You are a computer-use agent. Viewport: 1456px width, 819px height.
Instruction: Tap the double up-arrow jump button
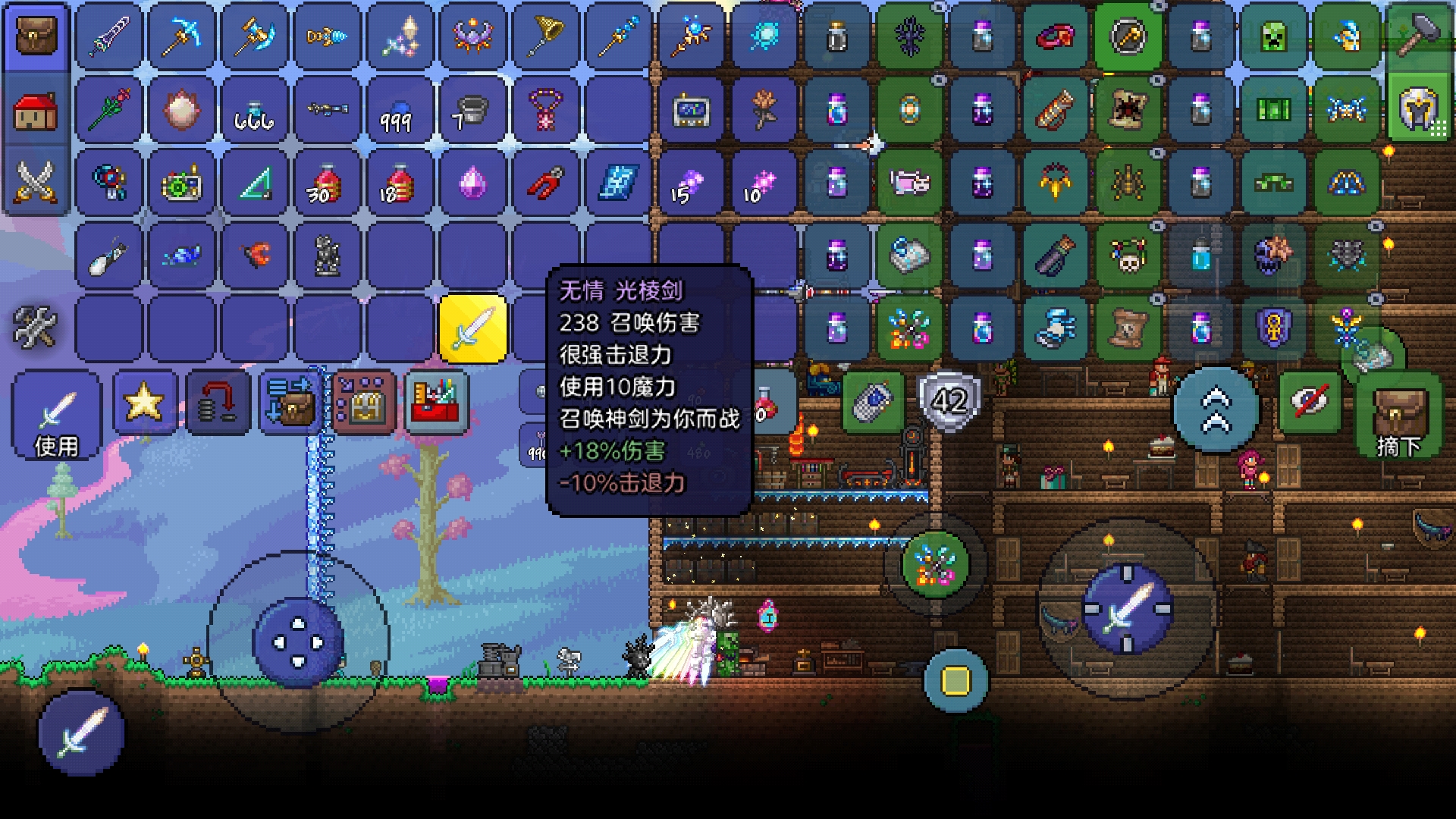coord(1216,409)
